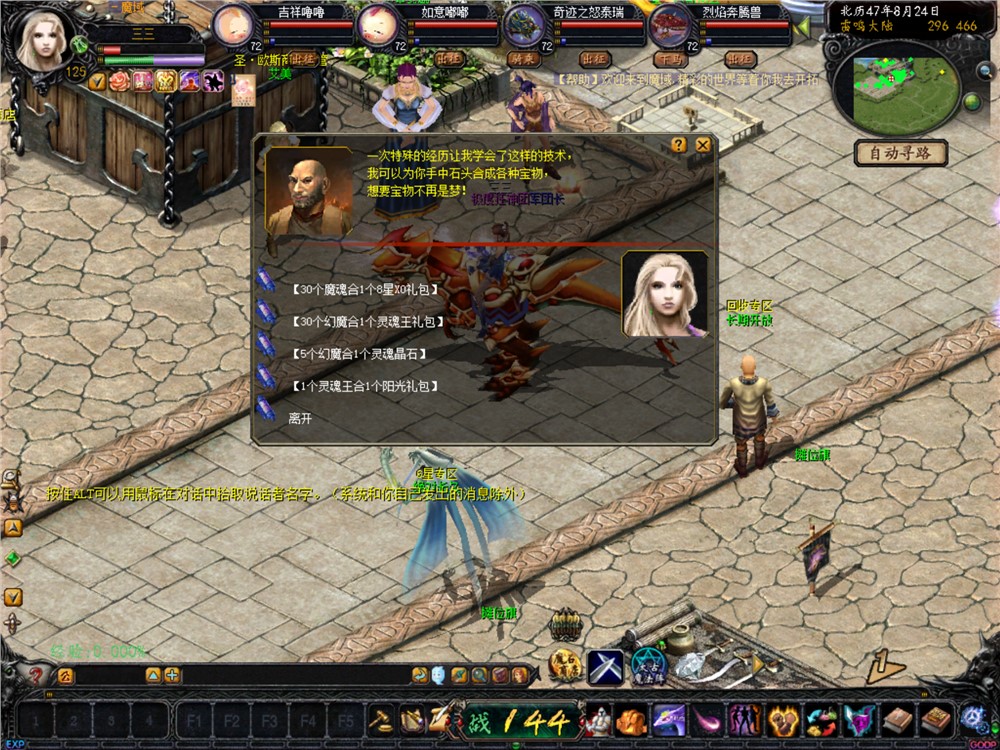Pick the 5个幻魔合1个灵魂晶石 option
1000x750 pixels.
[358, 354]
